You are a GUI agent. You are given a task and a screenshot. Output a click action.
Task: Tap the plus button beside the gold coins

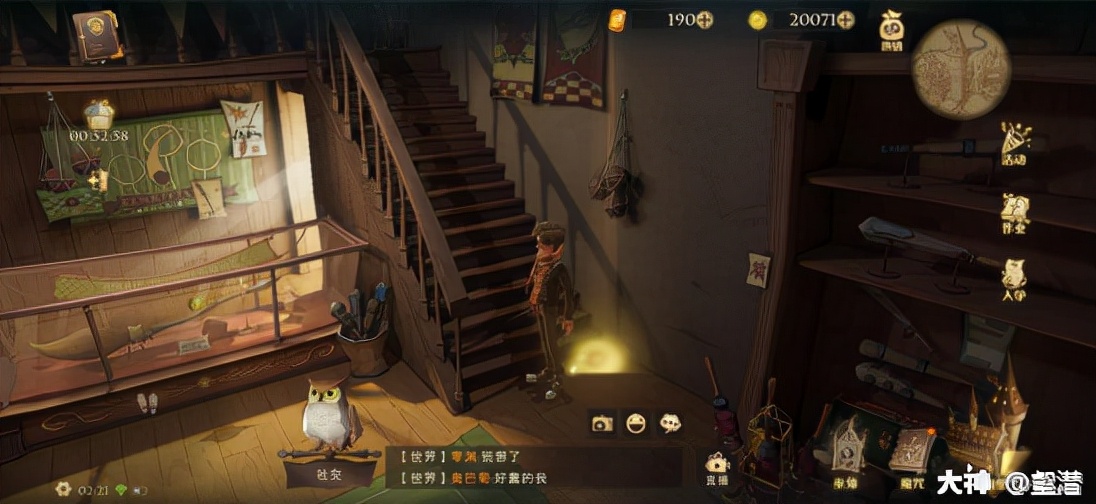click(845, 19)
